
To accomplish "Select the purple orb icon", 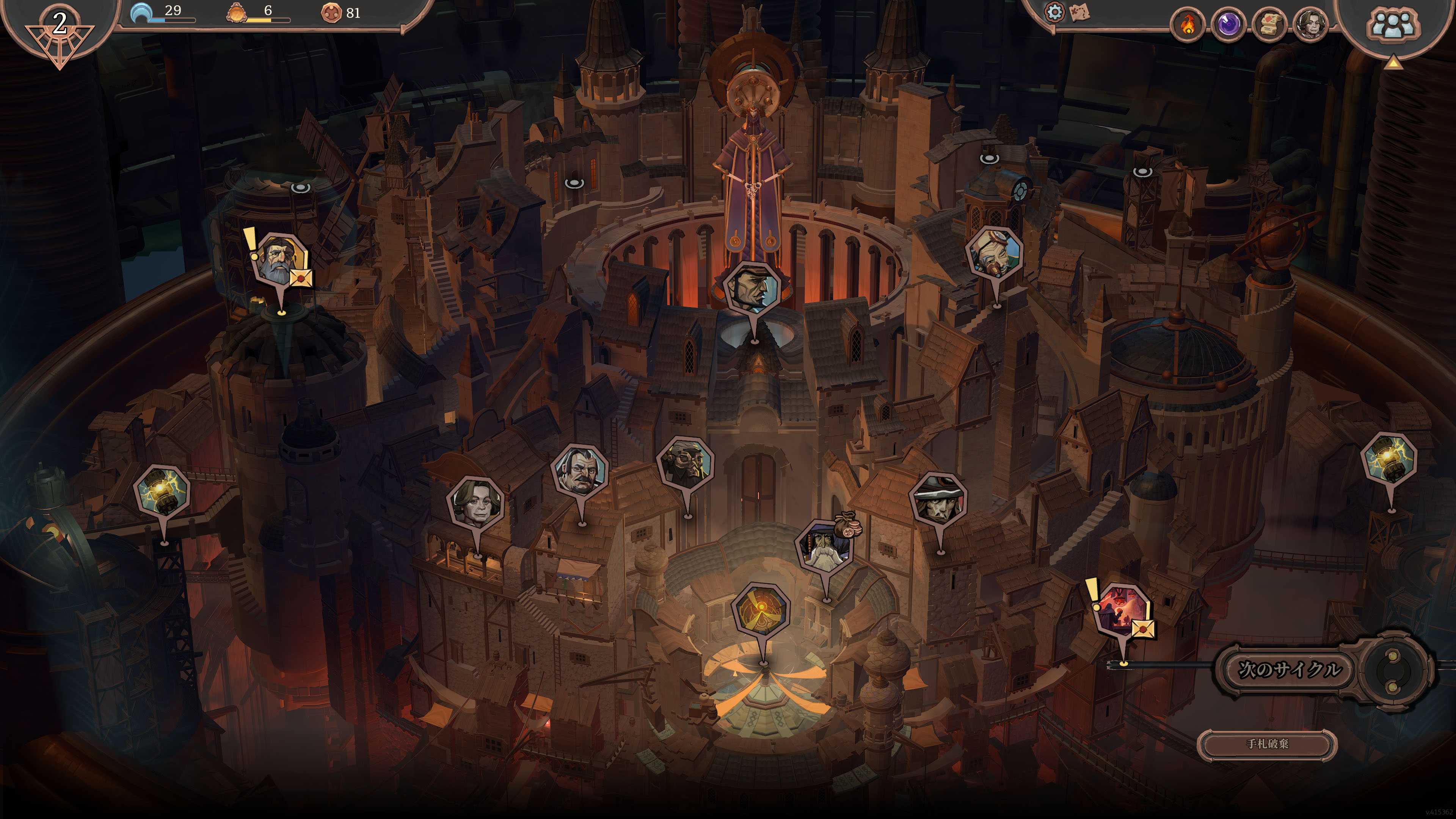I will (x=1228, y=25).
